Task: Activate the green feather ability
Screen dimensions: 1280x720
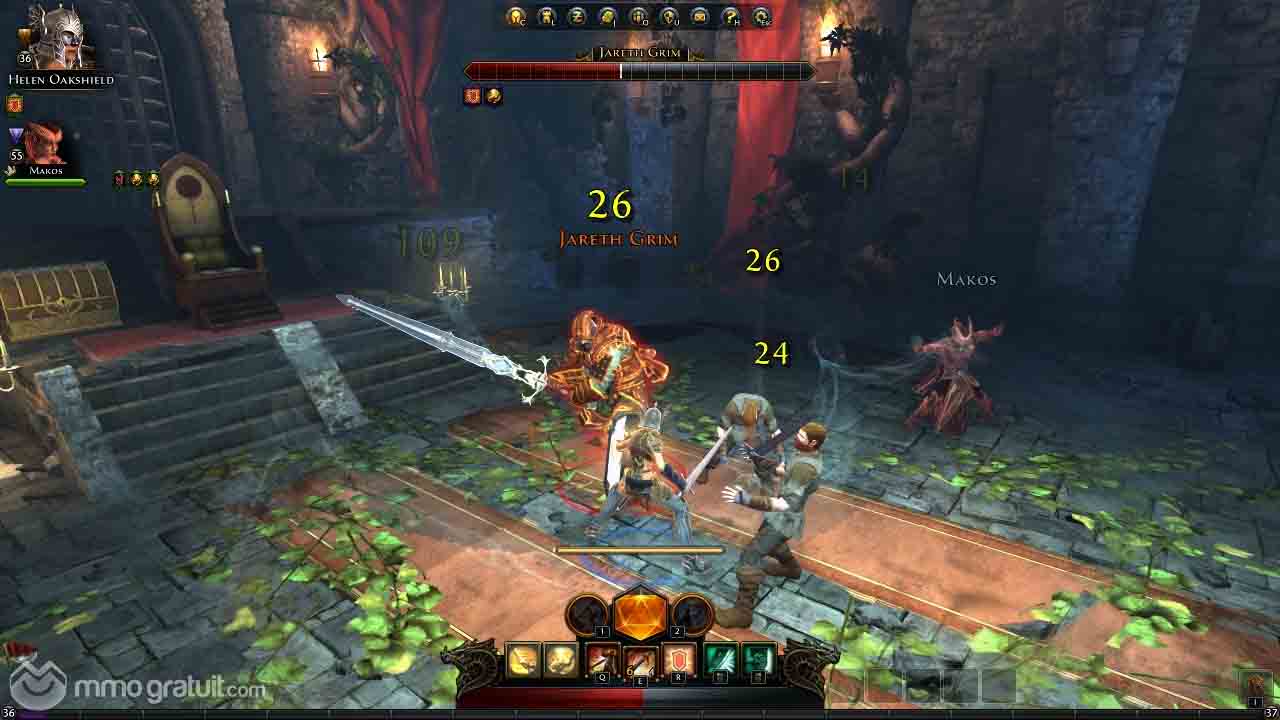Action: click(x=721, y=660)
